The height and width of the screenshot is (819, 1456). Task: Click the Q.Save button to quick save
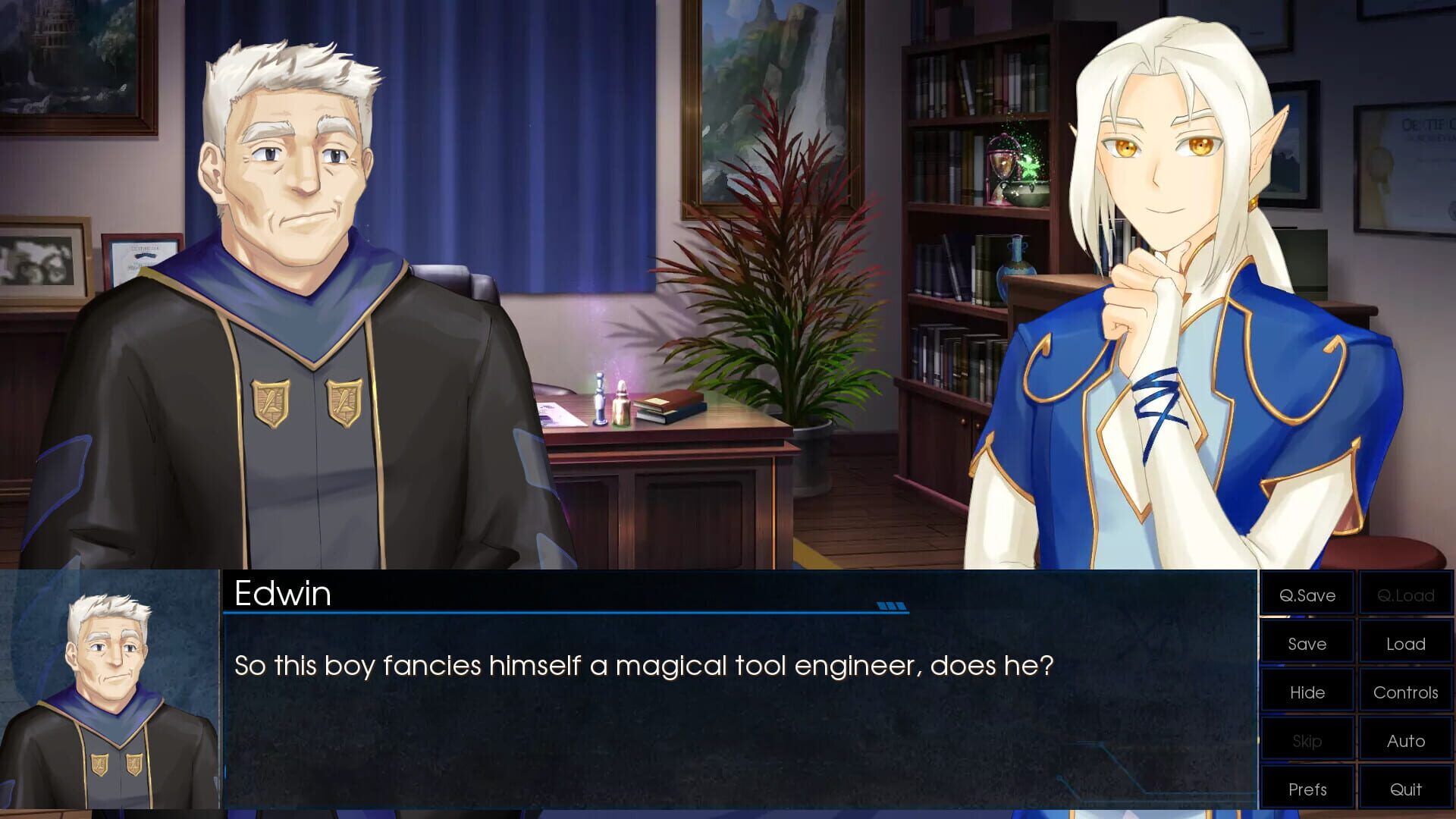(x=1307, y=595)
